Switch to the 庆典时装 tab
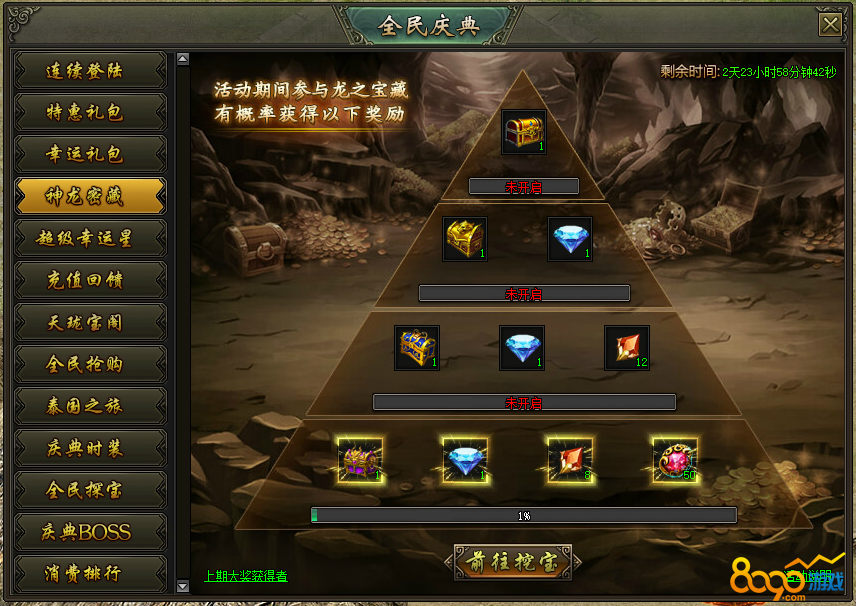Viewport: 856px width, 606px height. (x=90, y=449)
